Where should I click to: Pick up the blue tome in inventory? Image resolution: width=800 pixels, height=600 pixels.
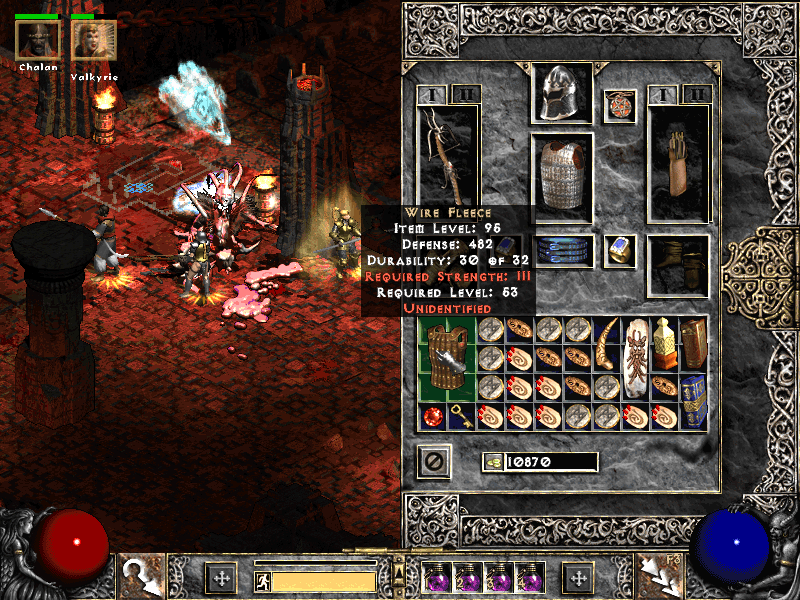tap(694, 401)
